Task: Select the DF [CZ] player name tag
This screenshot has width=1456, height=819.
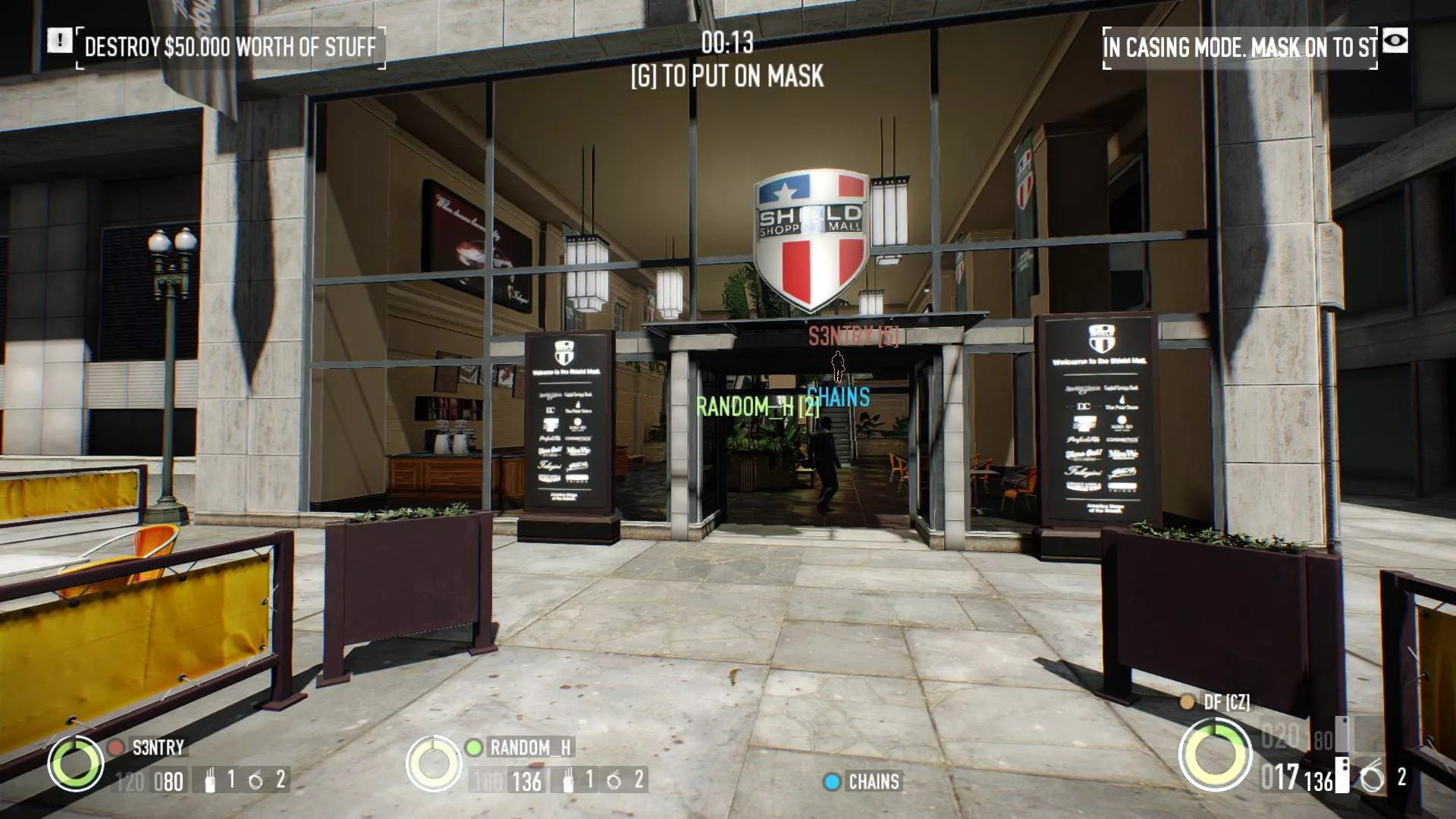Action: pos(1226,702)
